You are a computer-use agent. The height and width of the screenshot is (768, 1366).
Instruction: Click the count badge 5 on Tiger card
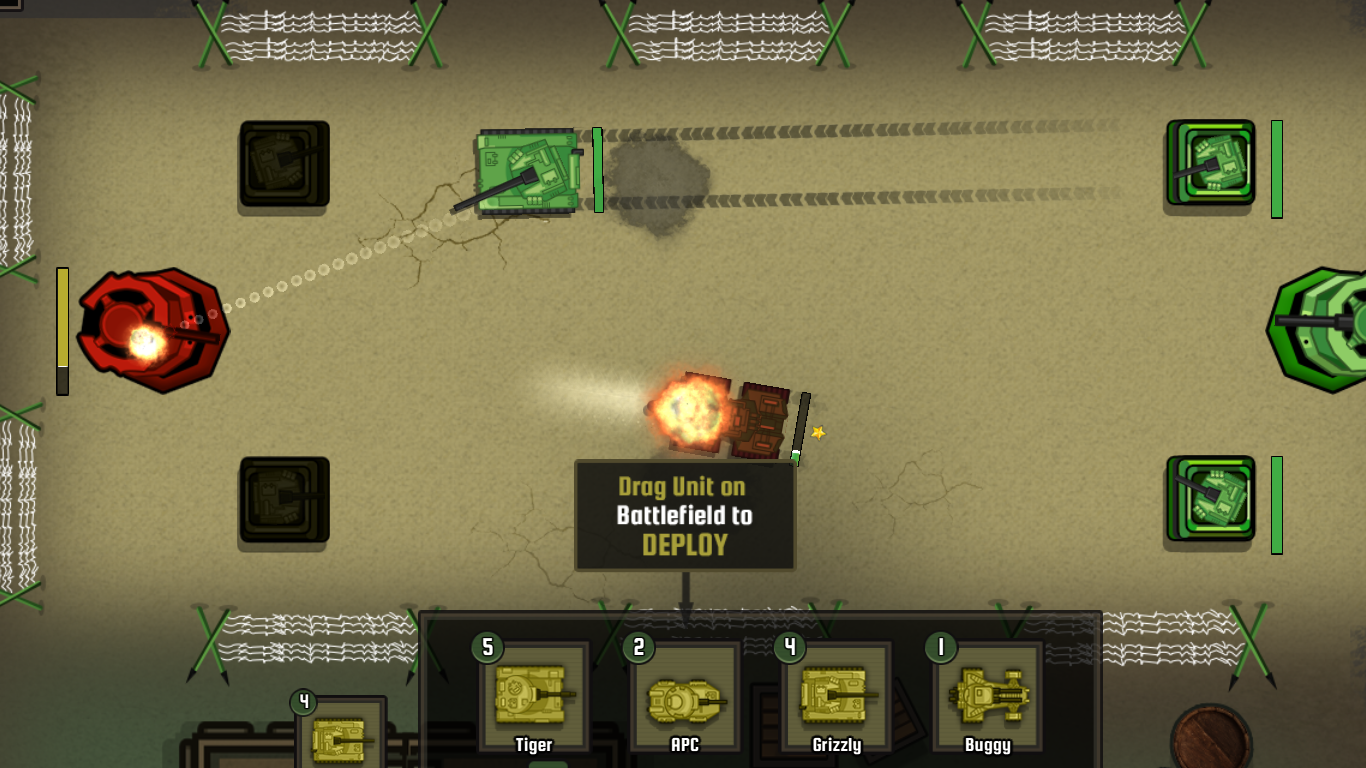(x=487, y=647)
